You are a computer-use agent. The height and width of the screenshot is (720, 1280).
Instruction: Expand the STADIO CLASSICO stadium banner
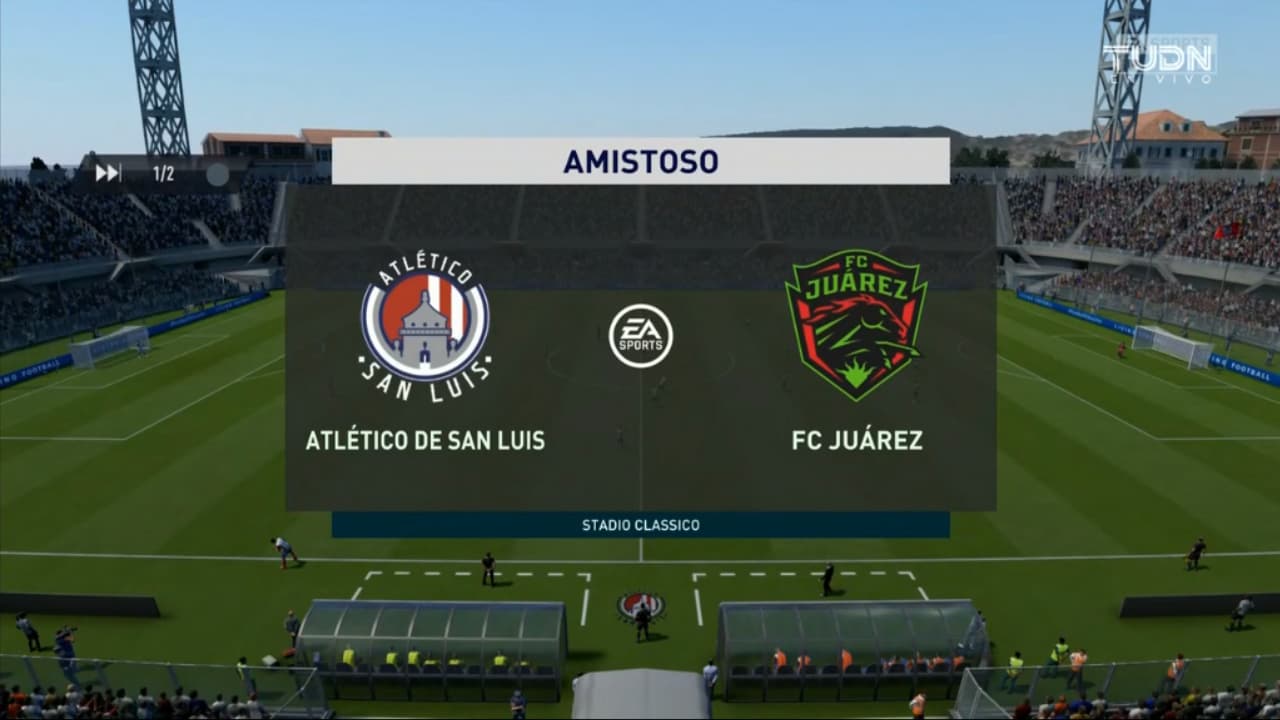(x=640, y=523)
